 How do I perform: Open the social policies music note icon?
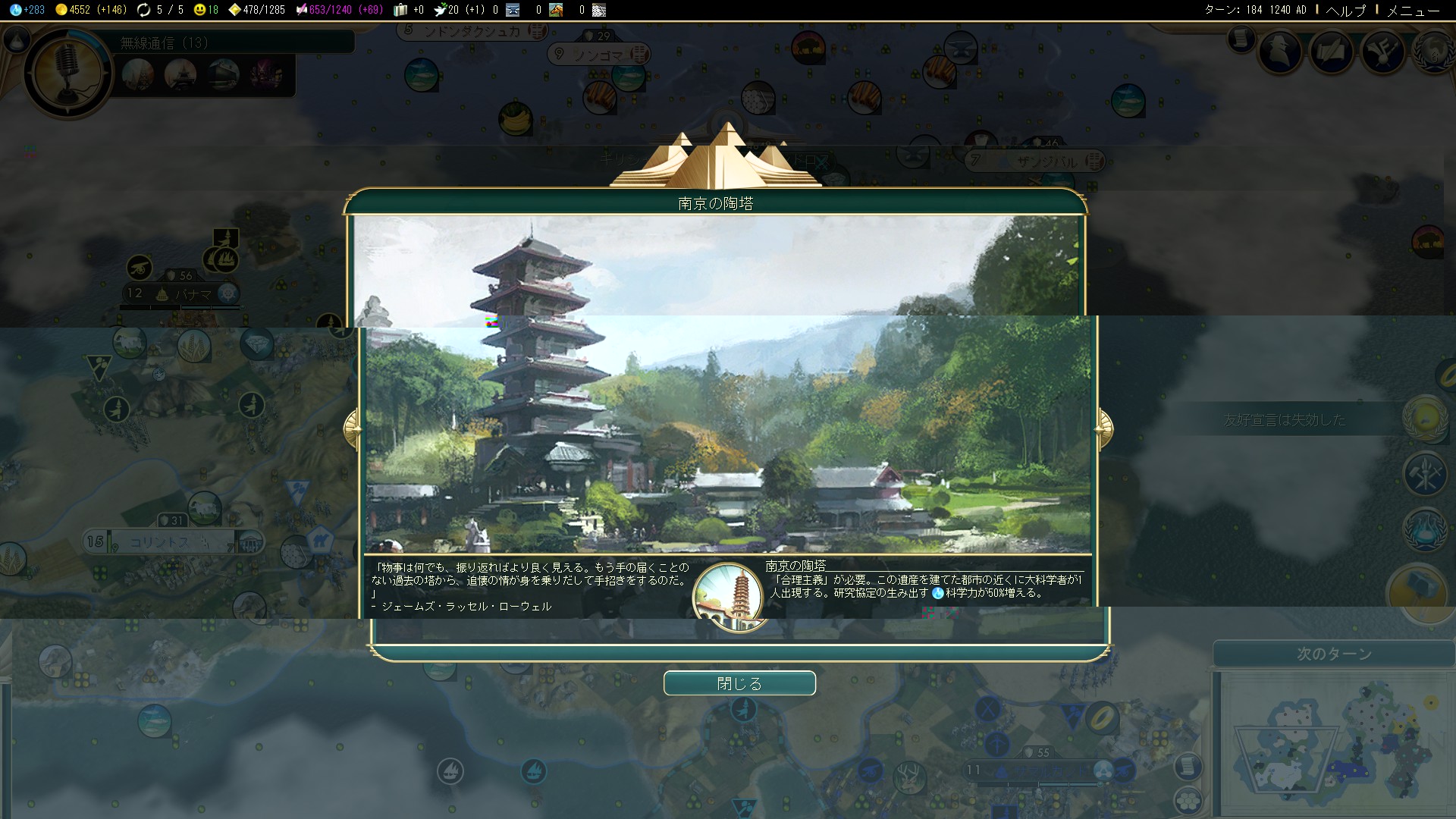(x=1383, y=51)
